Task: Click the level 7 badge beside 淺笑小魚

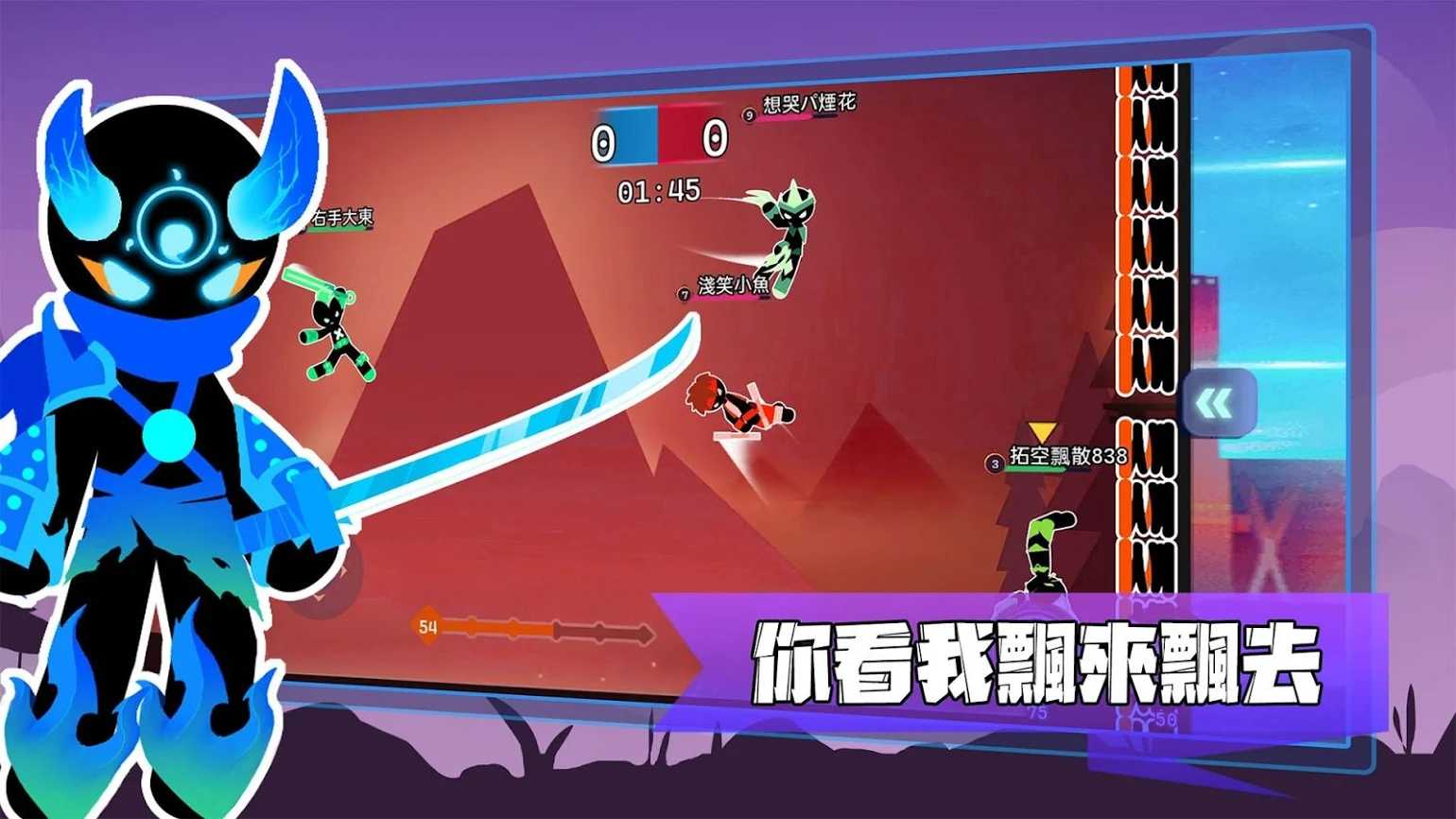Action: tap(683, 294)
